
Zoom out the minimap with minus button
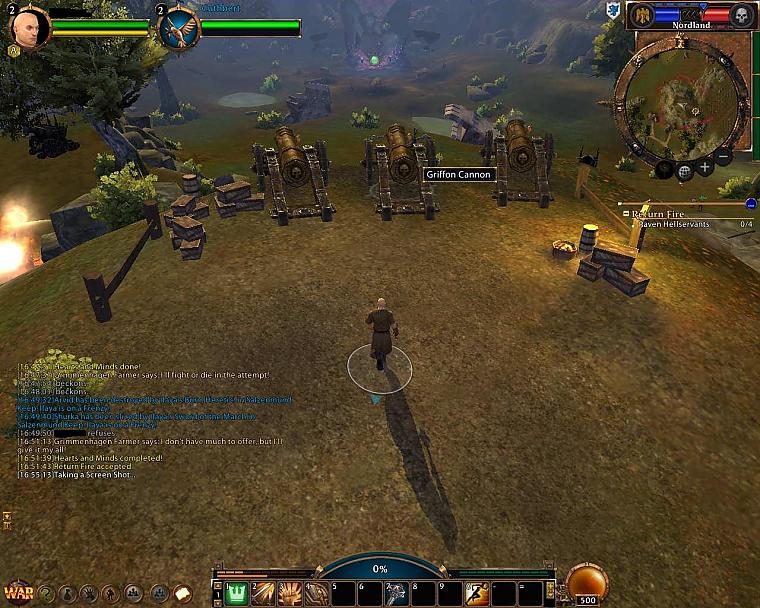click(724, 157)
